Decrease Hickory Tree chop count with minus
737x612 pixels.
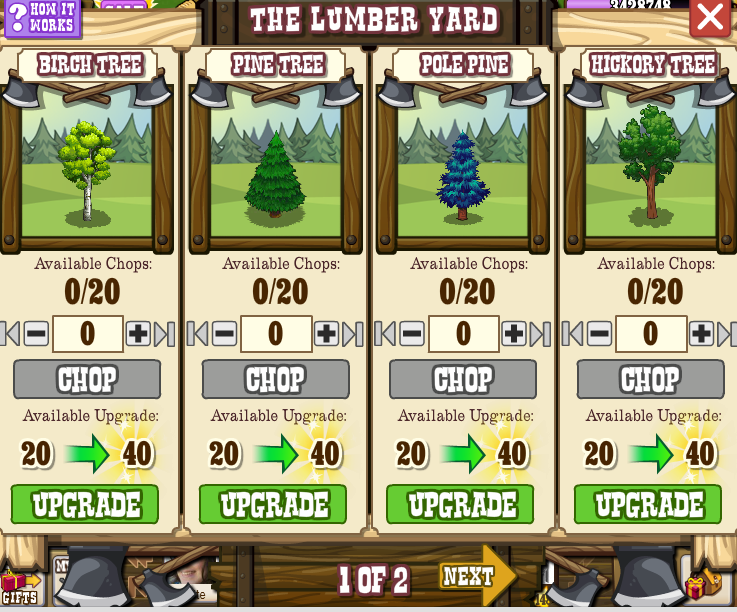[599, 334]
